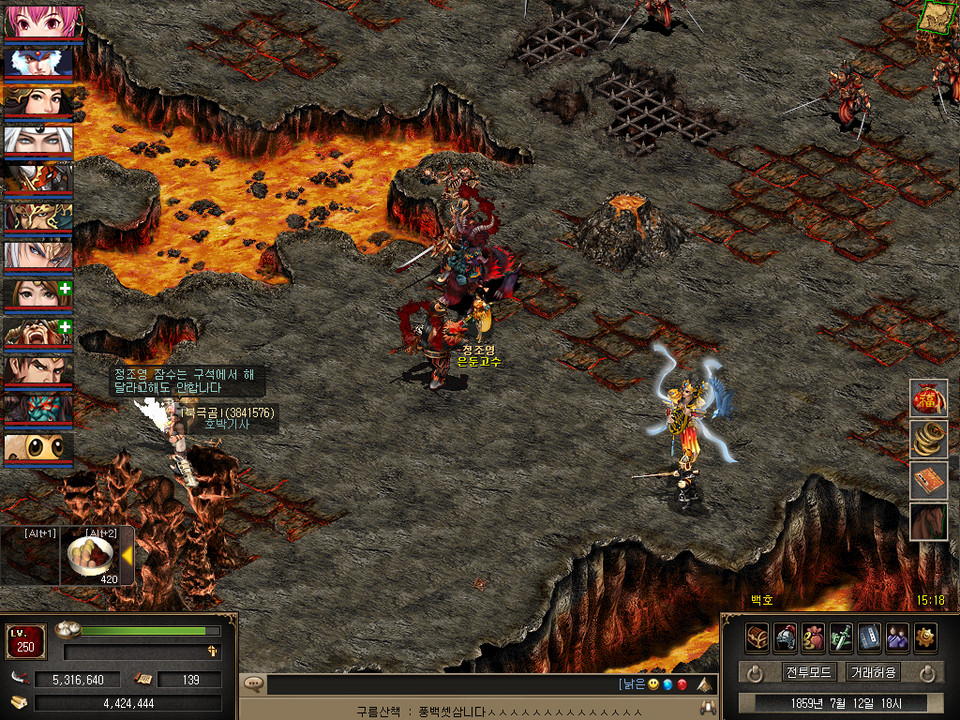Open the blue book icon

pyautogui.click(x=869, y=637)
